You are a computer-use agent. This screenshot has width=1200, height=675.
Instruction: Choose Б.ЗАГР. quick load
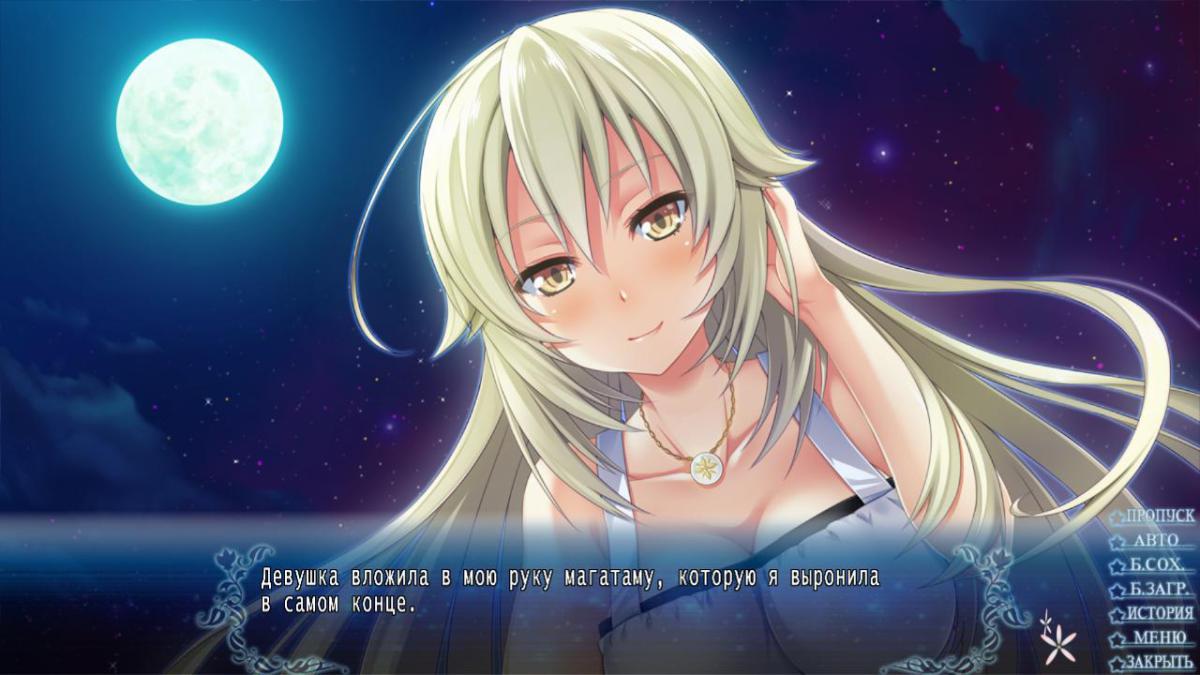tap(1159, 589)
